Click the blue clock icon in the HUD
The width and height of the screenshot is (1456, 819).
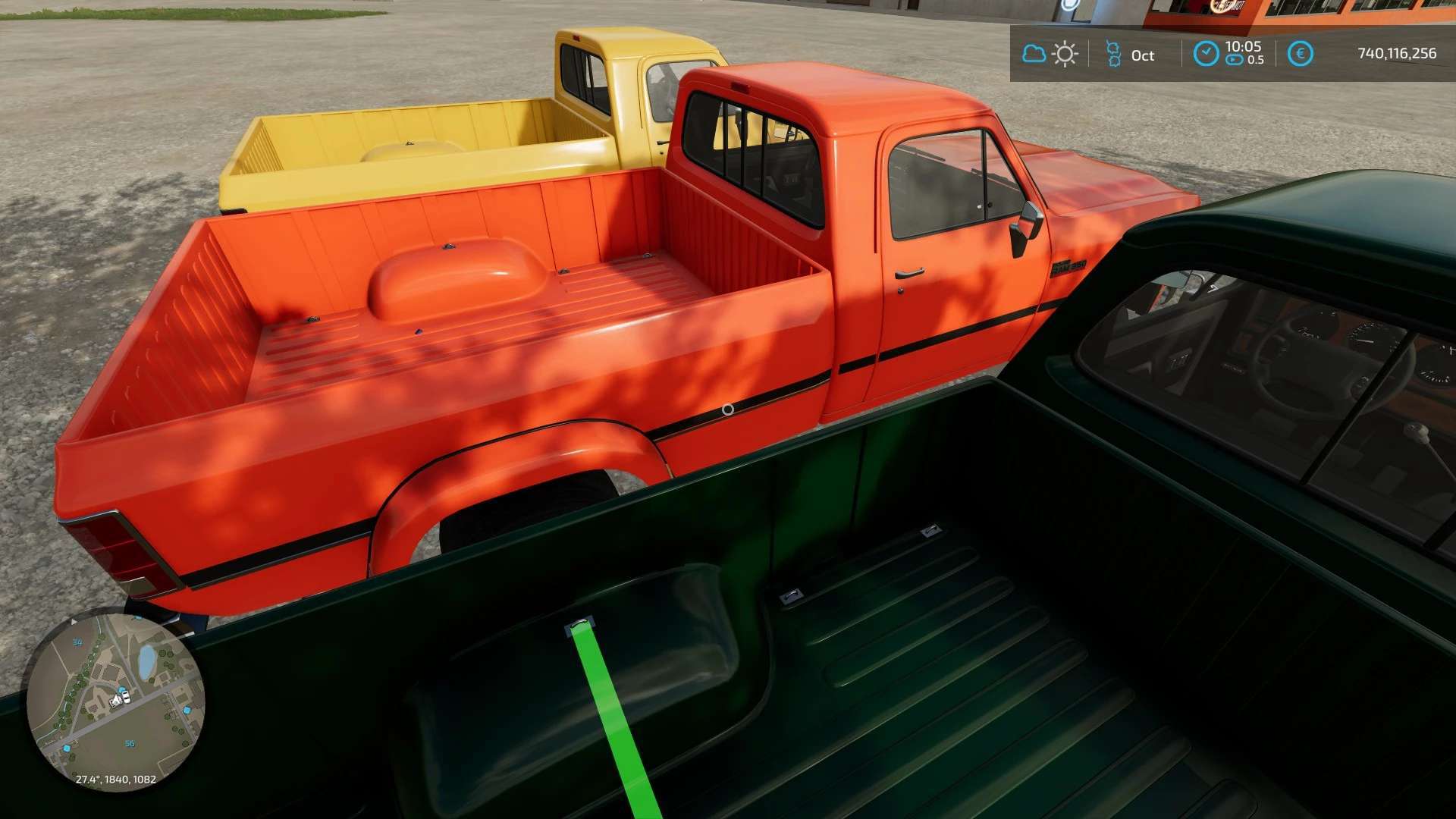coord(1207,53)
